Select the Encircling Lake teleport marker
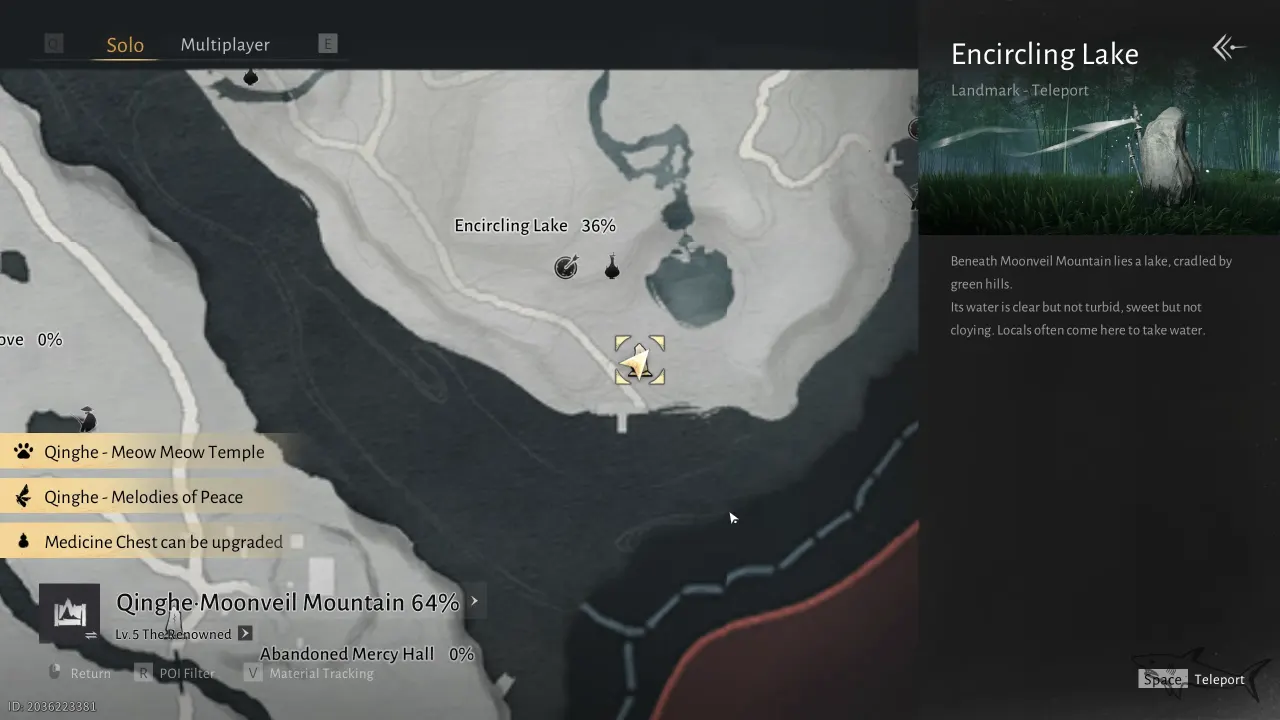 click(x=639, y=360)
